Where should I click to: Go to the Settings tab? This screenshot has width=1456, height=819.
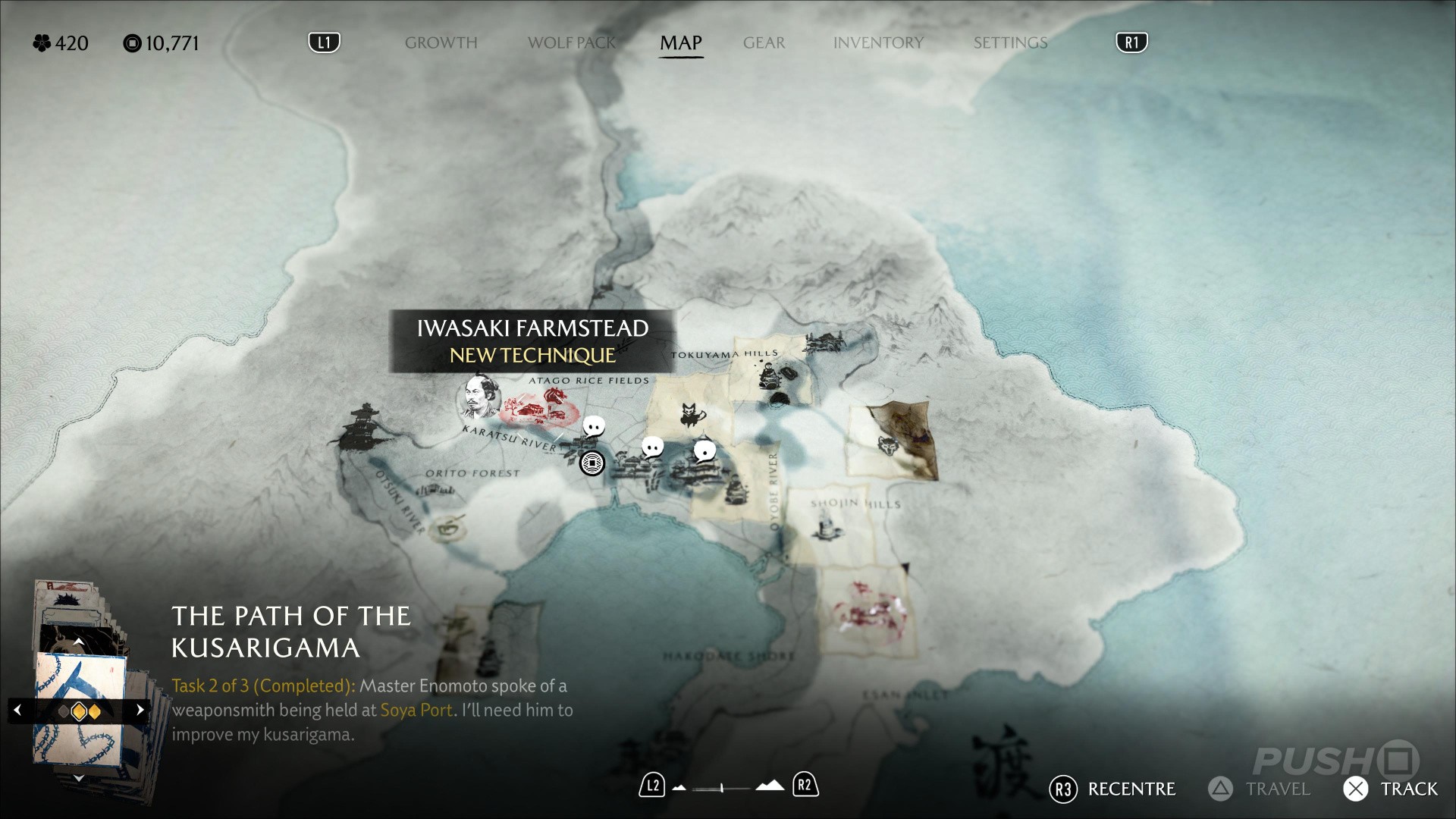pos(1010,43)
